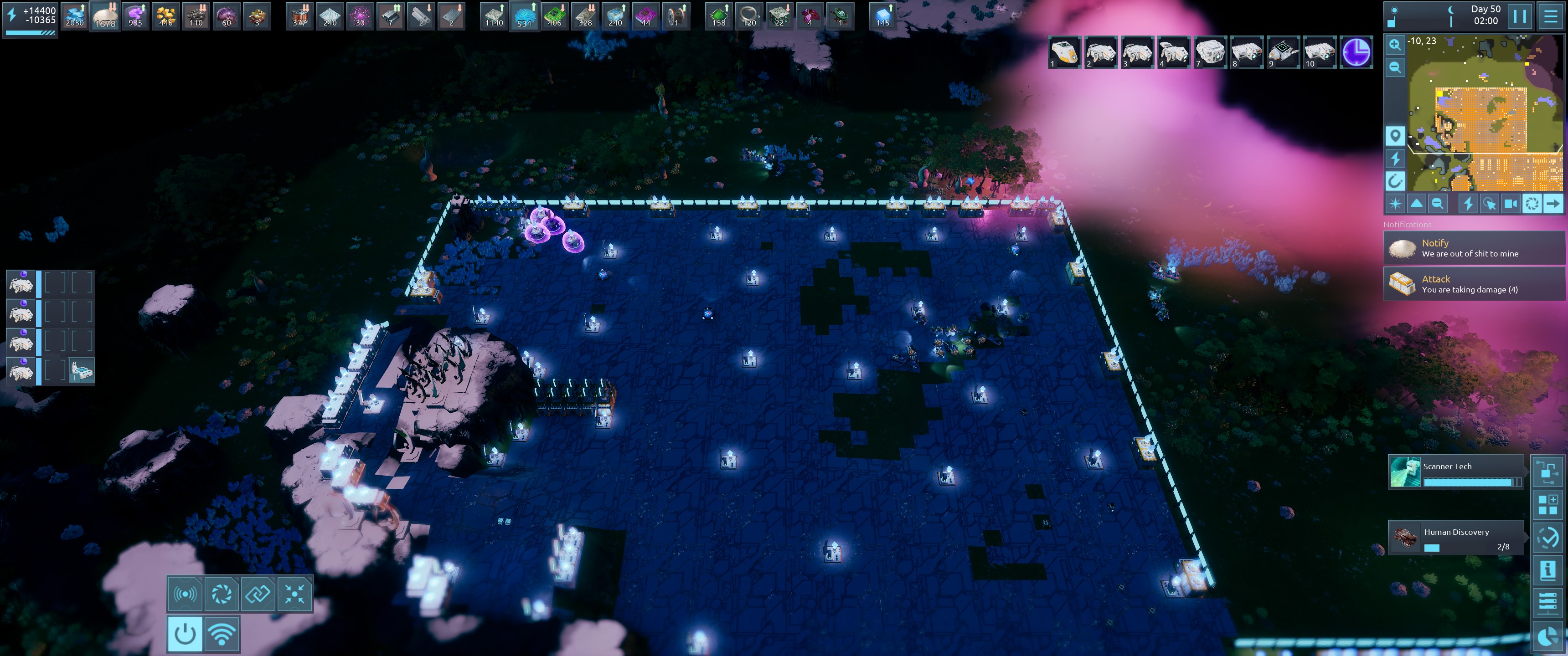Pause the game with the pause button
Viewport: 1568px width, 656px height.
pyautogui.click(x=1519, y=16)
